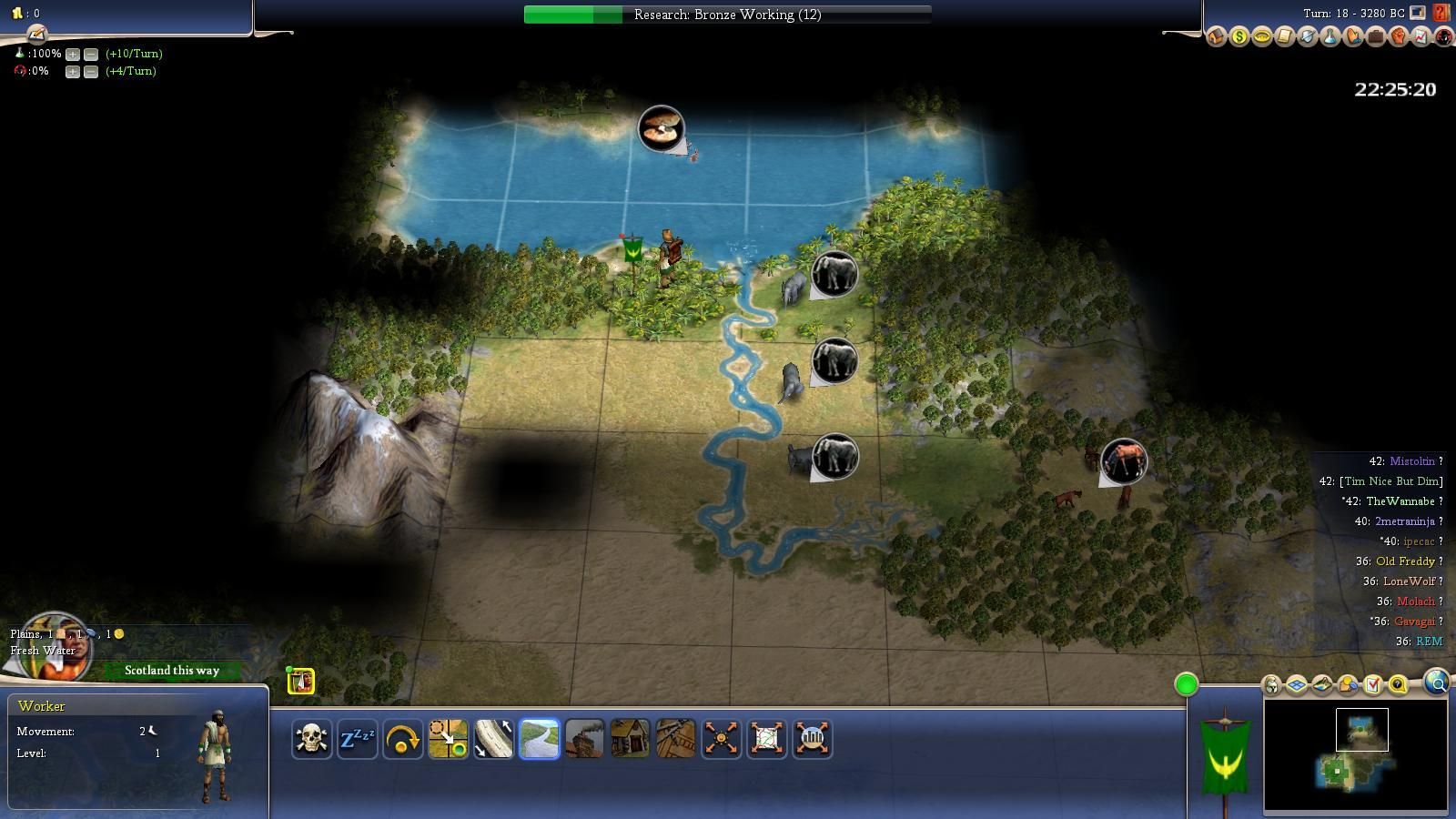Image resolution: width=1456 pixels, height=819 pixels.
Task: Put the worker to sleep
Action: tap(357, 738)
